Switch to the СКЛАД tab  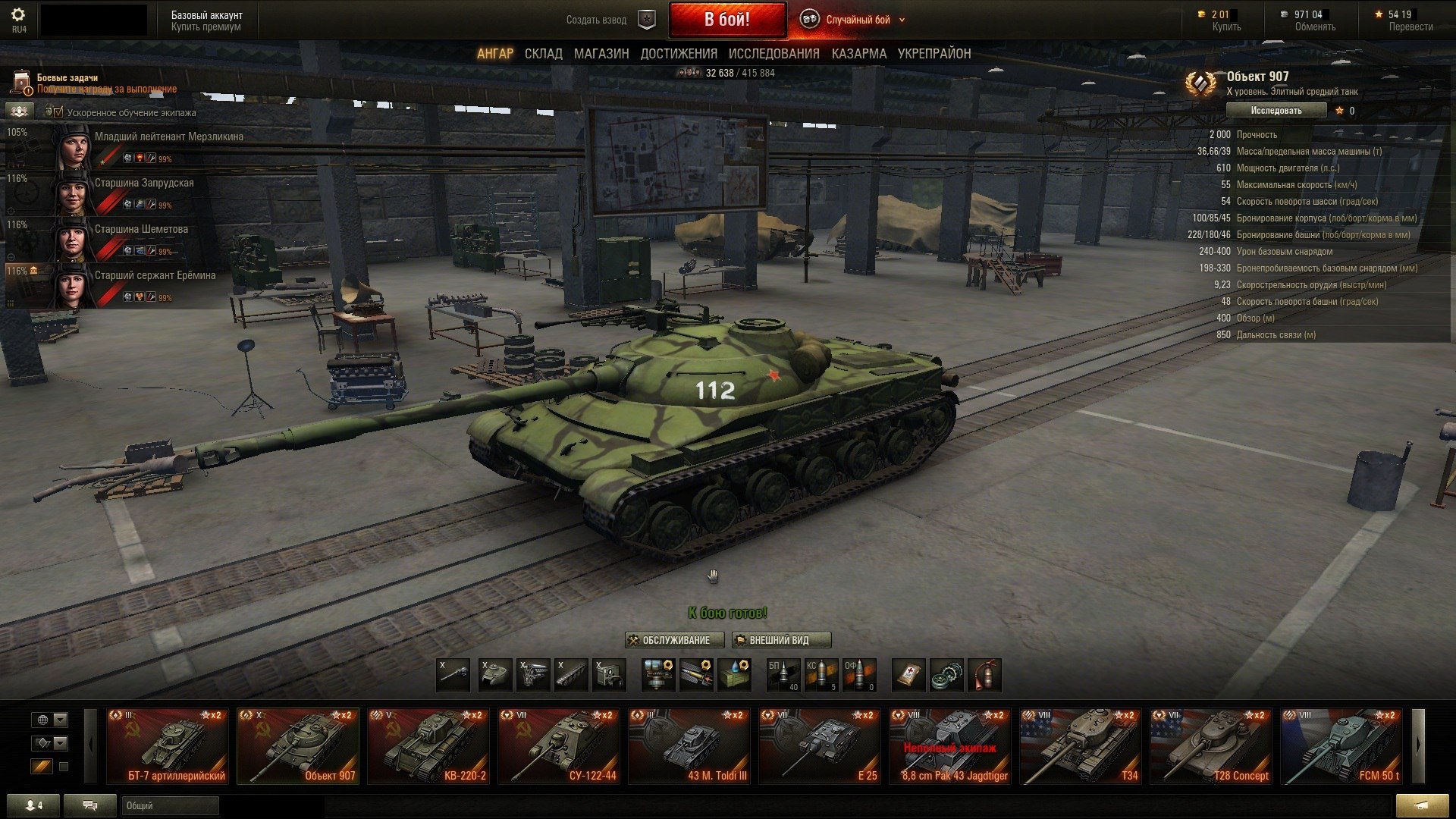[543, 54]
